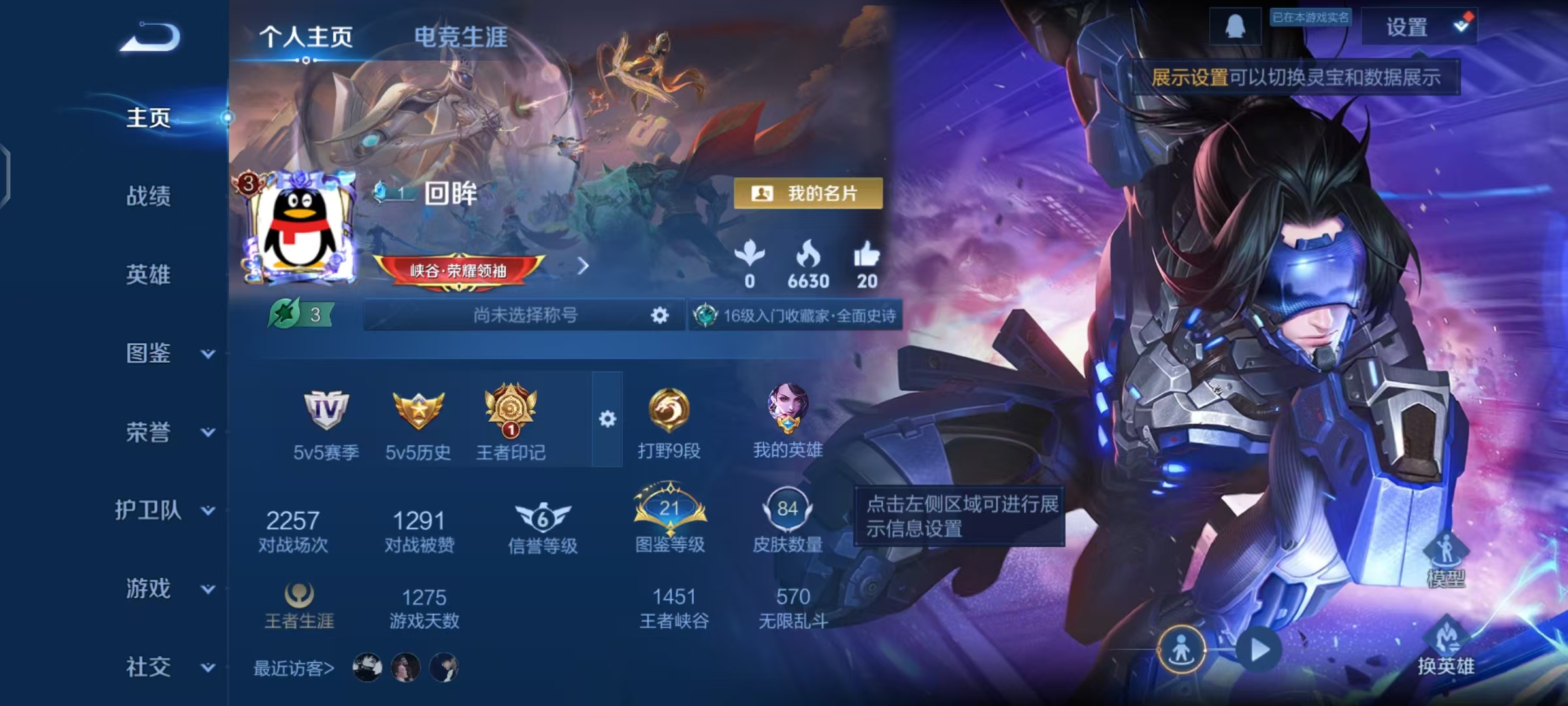1568x706 pixels.
Task: Open 我的英雄 hero portrait icon
Action: [x=787, y=412]
